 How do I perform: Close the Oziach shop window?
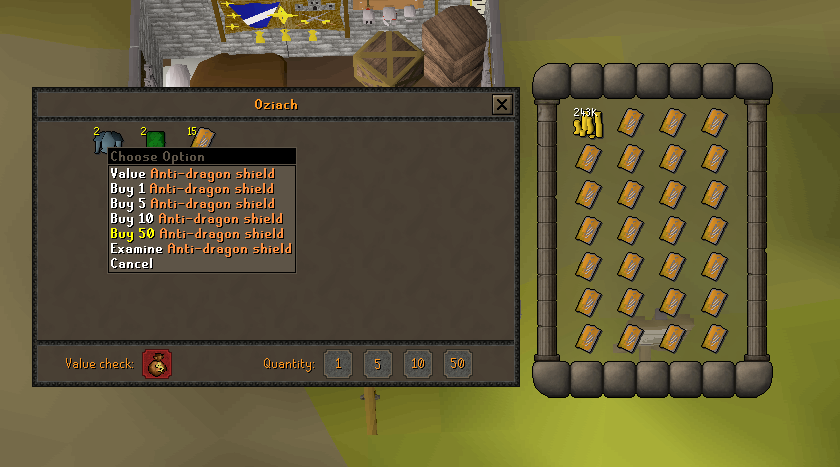tap(502, 104)
